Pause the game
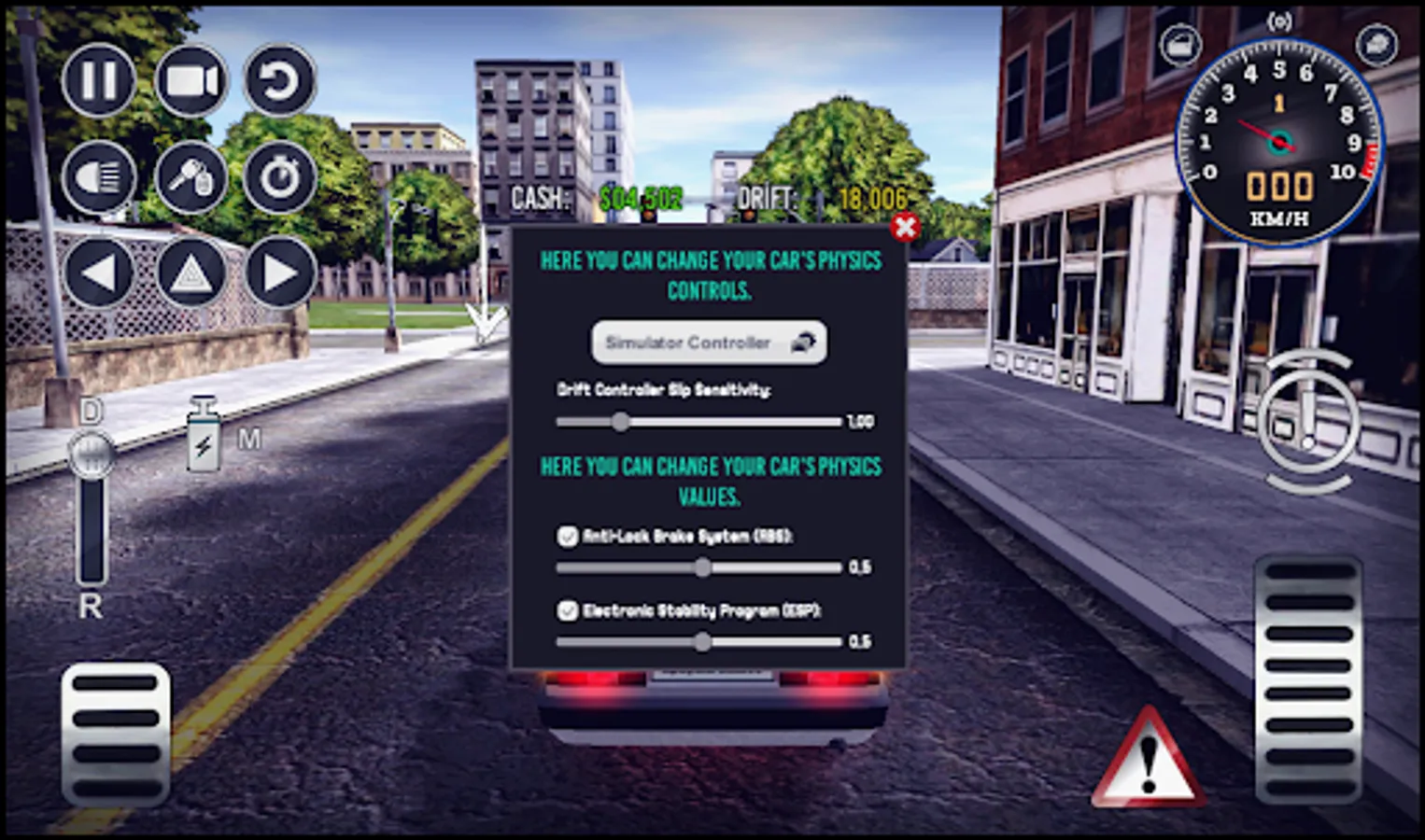 98,81
